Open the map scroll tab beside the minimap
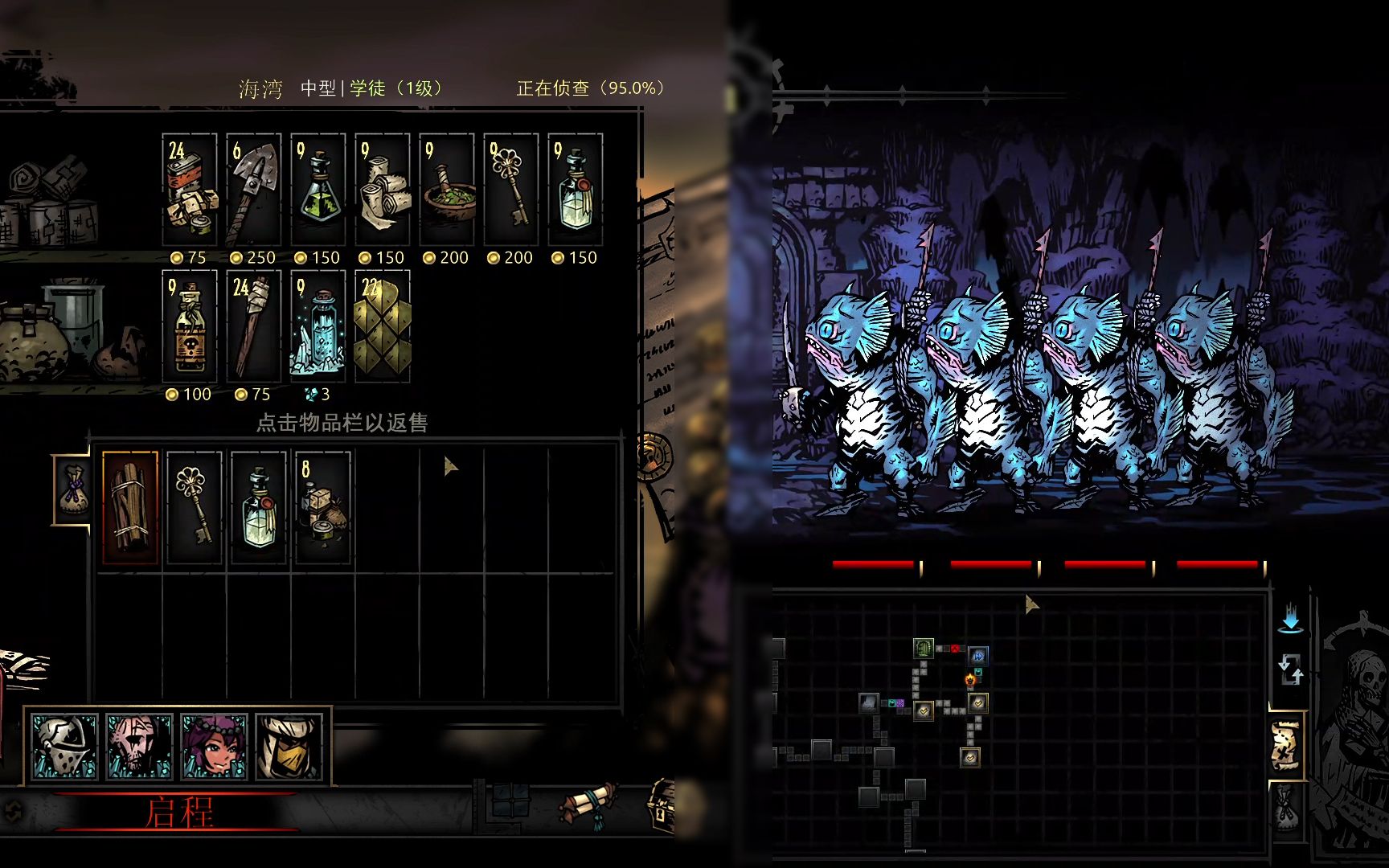 pos(1286,745)
